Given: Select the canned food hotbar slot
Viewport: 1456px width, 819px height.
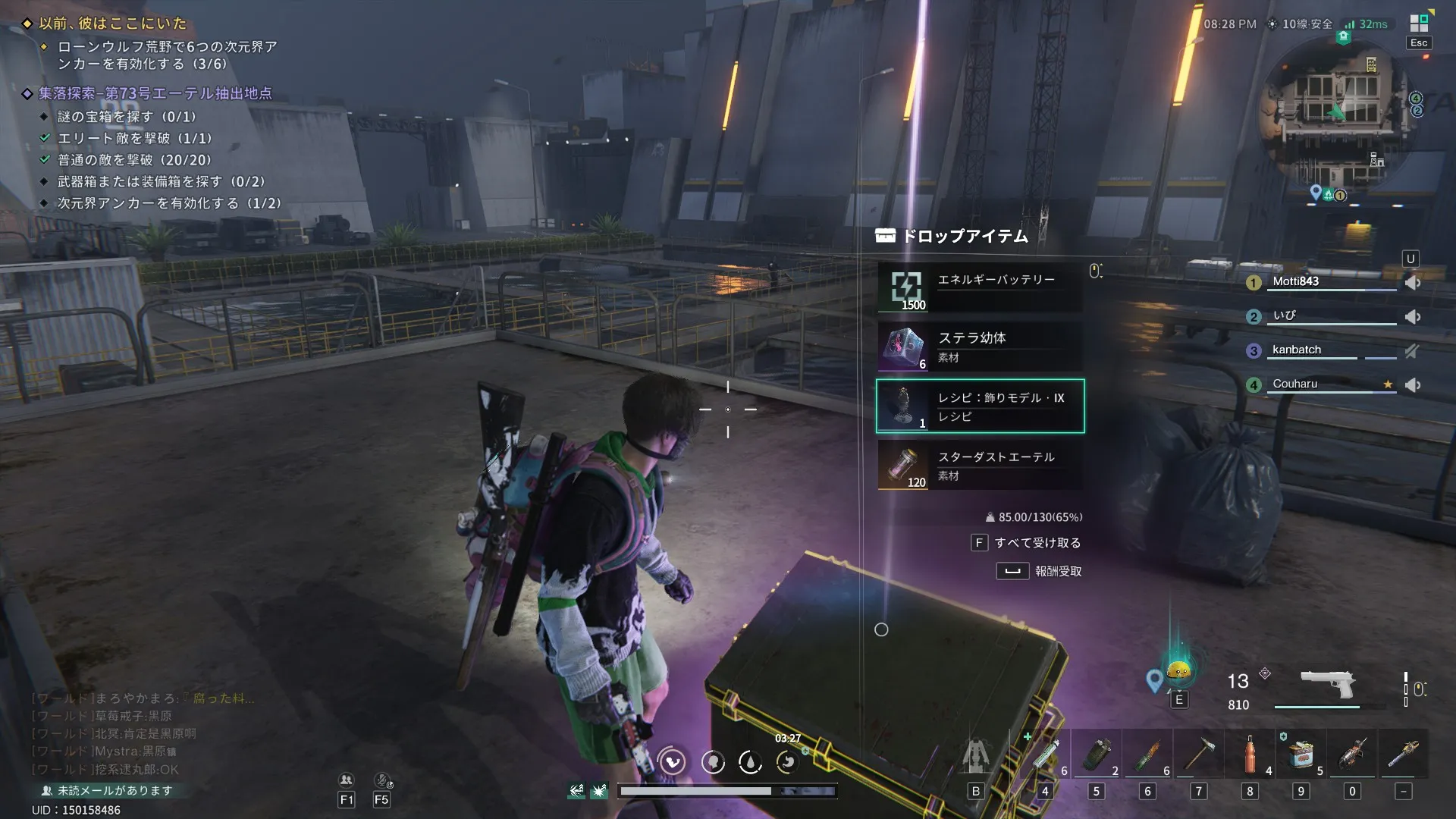Looking at the screenshot, I should pos(1301,755).
